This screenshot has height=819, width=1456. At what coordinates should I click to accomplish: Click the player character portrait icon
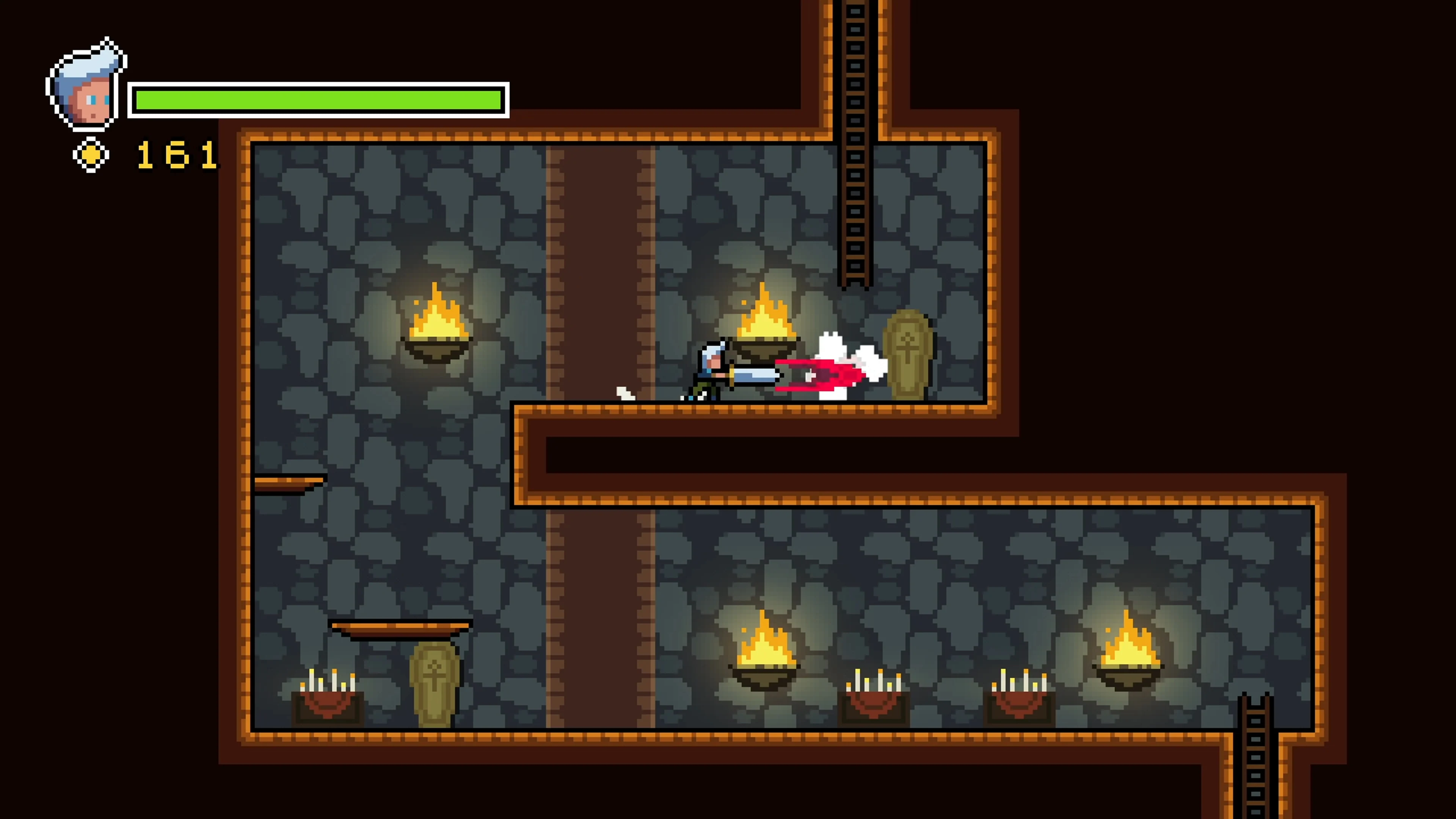[x=85, y=82]
